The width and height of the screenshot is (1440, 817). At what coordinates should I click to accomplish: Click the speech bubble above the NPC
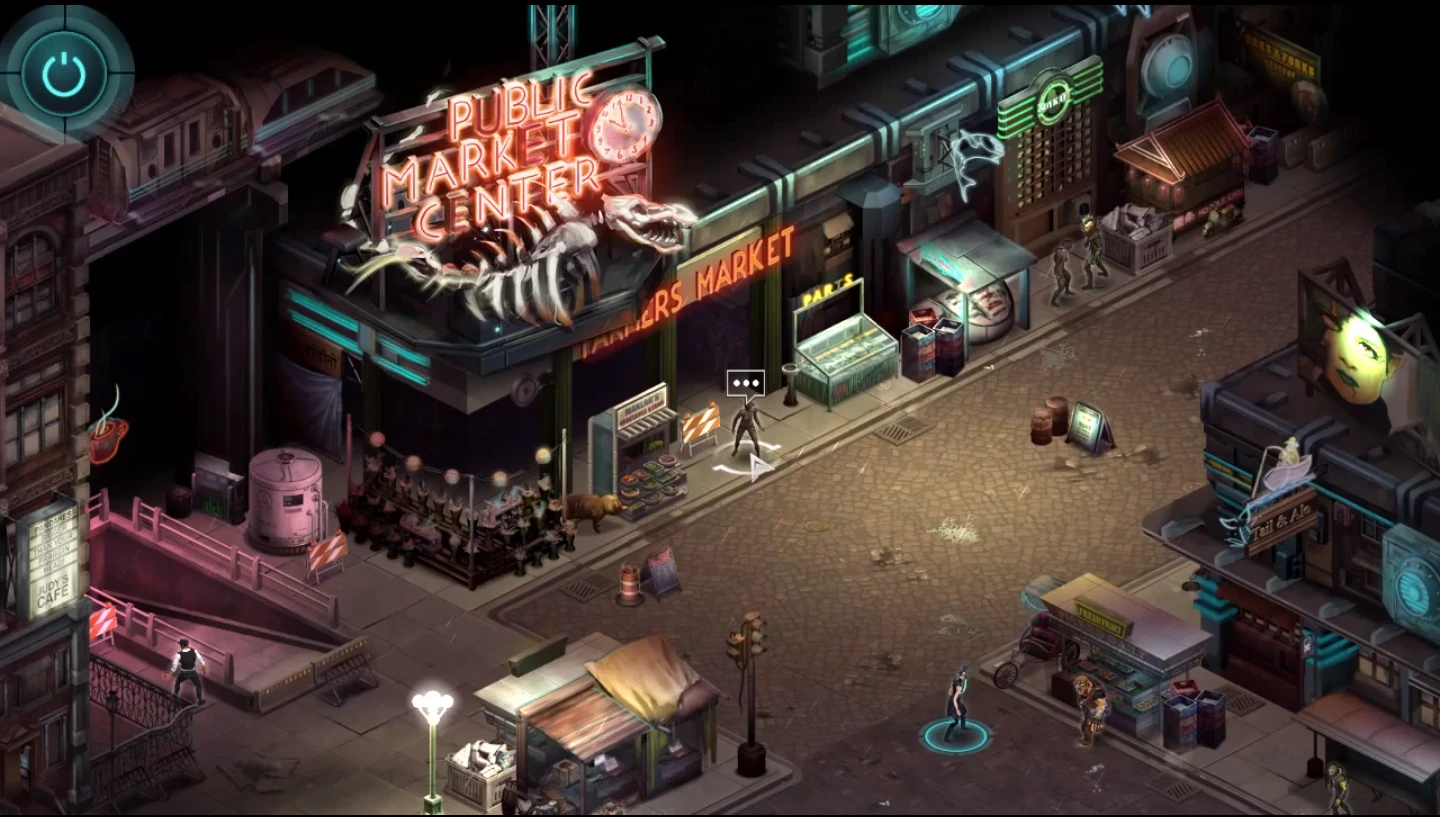point(744,381)
